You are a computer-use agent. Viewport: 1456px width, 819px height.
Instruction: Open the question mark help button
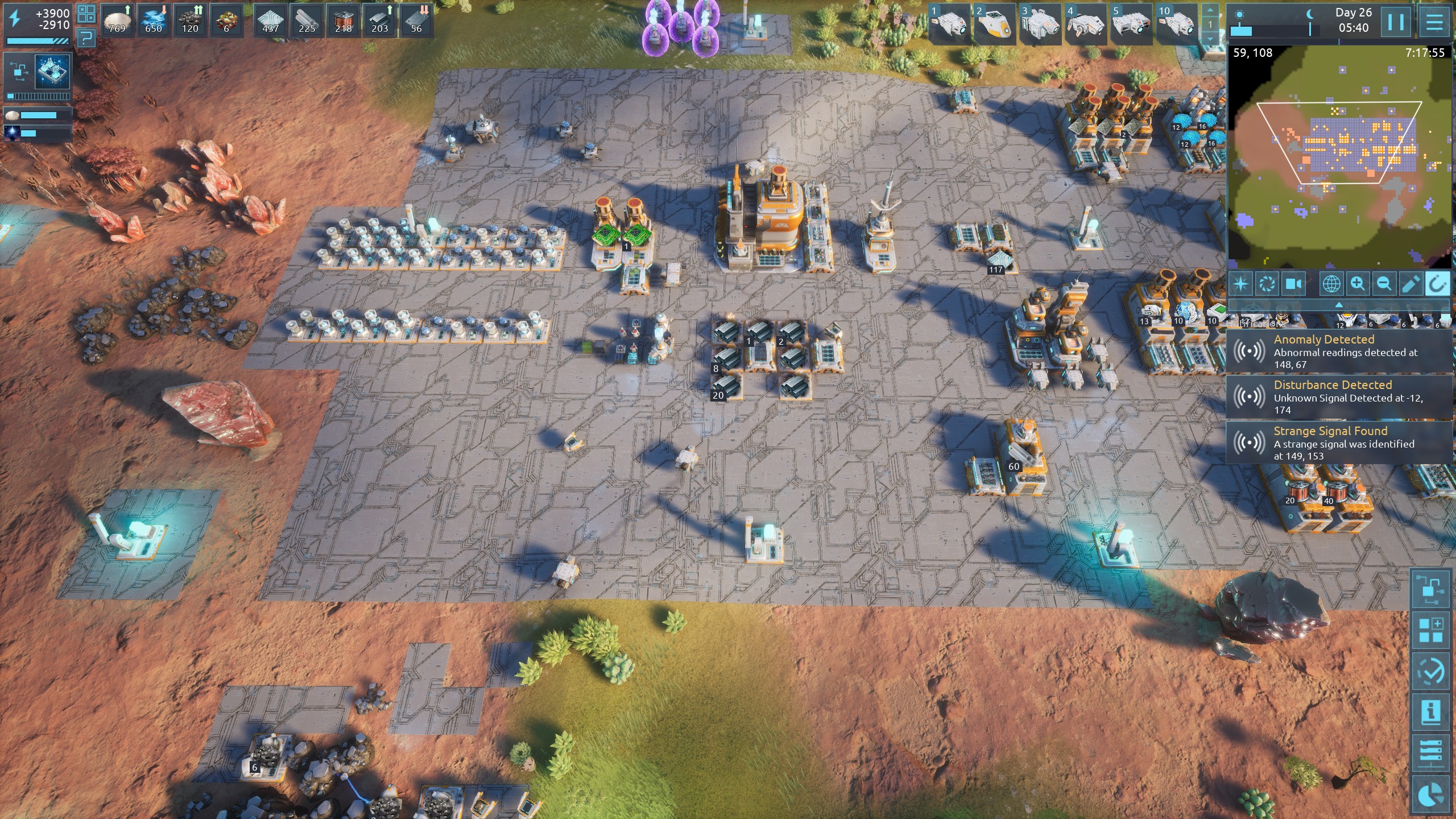86,39
